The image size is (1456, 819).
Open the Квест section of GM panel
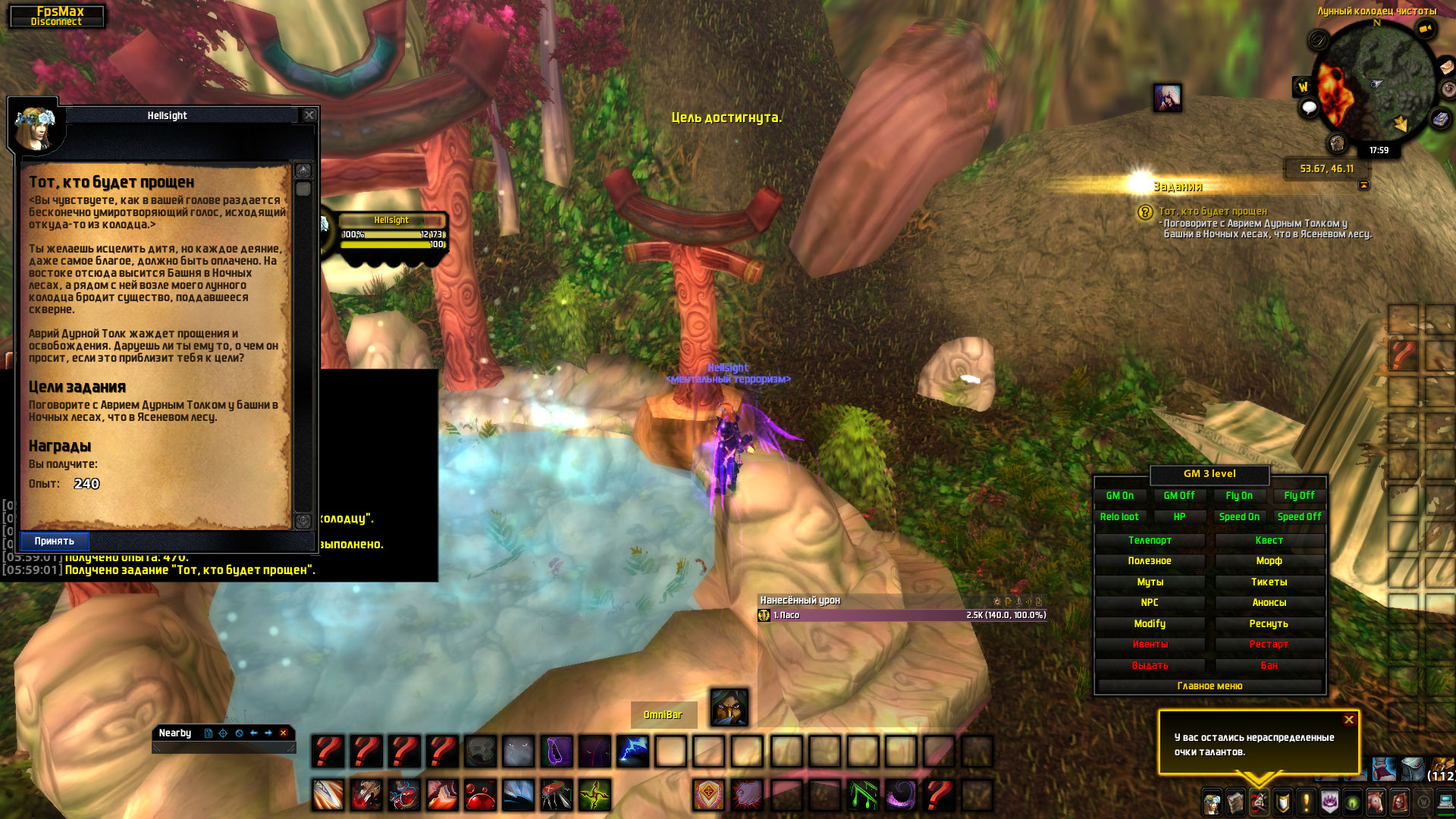pos(1269,541)
